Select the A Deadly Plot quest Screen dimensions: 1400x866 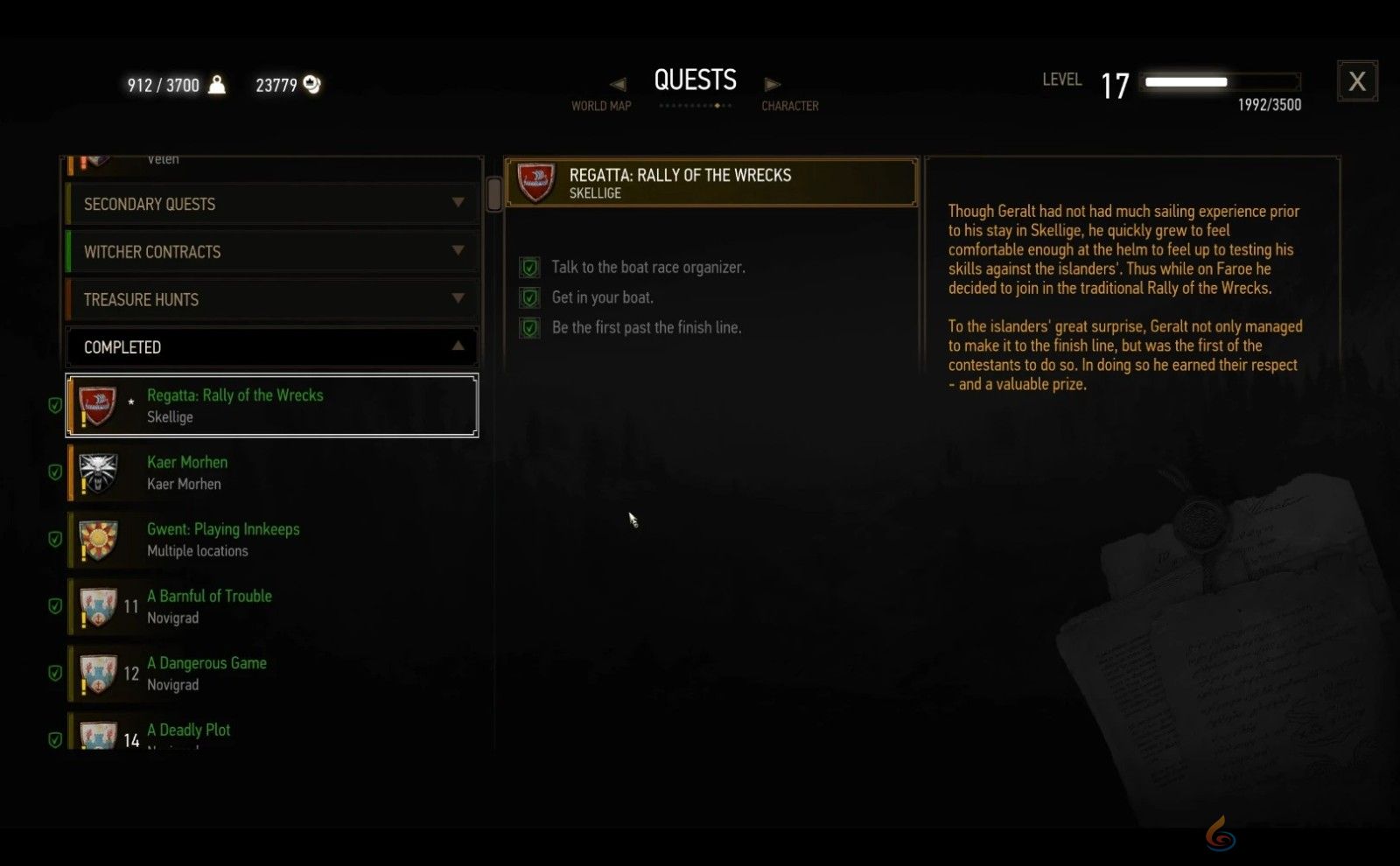point(272,733)
